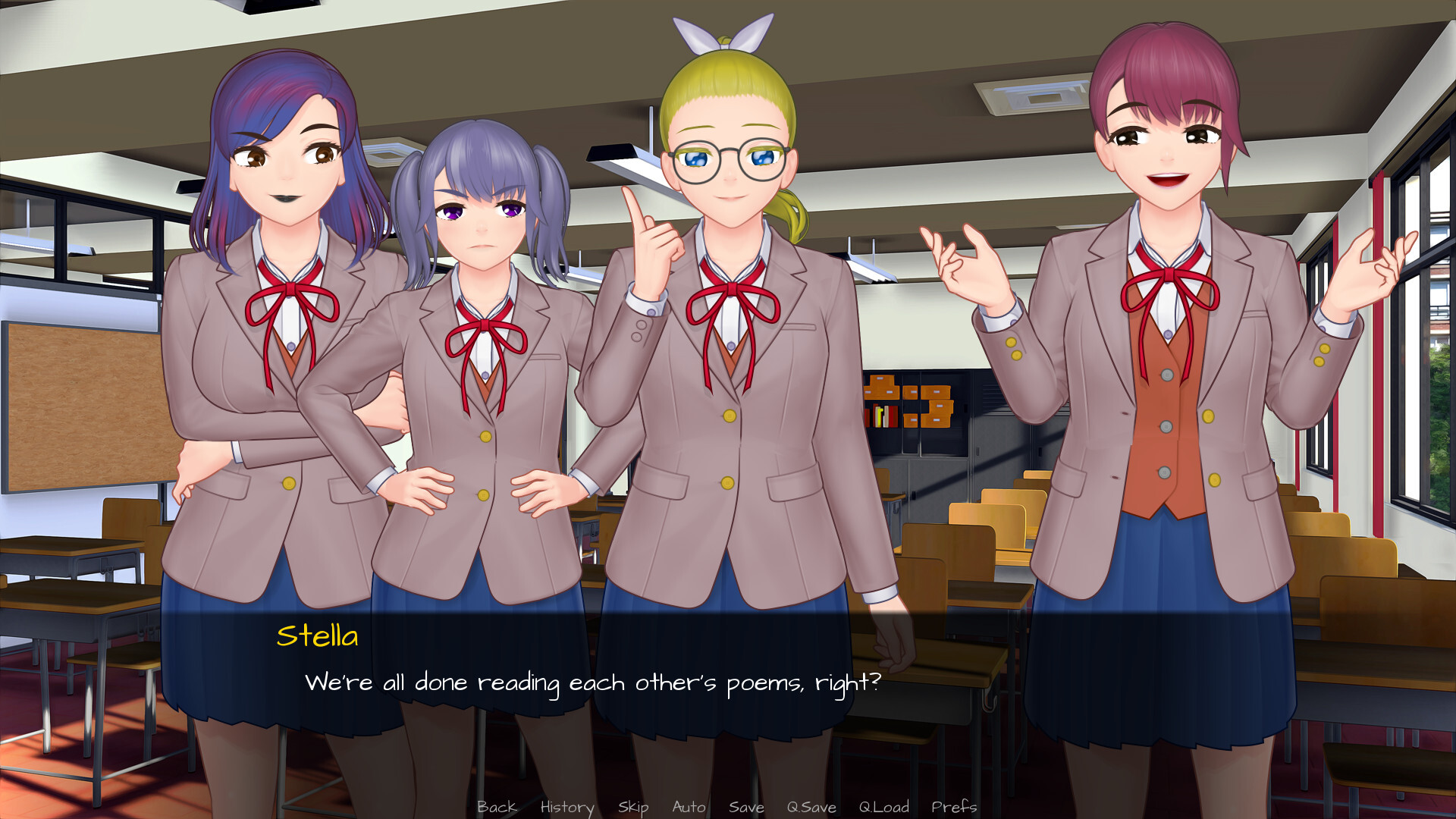Image resolution: width=1456 pixels, height=819 pixels.
Task: Open the Prefs settings menu
Action: tap(955, 807)
